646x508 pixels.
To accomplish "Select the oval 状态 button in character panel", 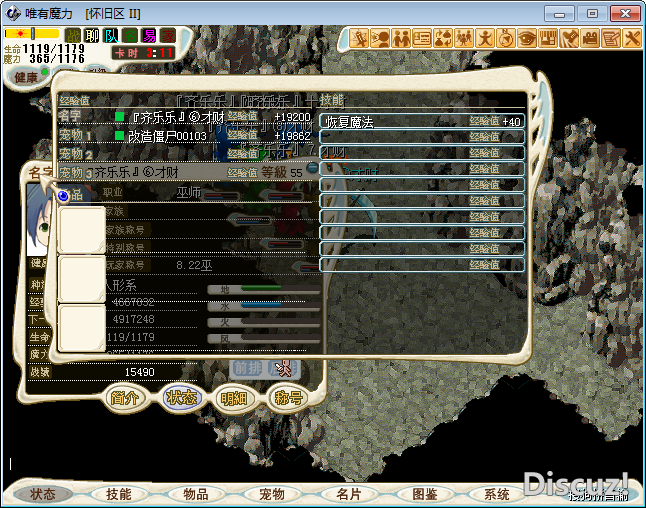I will 181,397.
